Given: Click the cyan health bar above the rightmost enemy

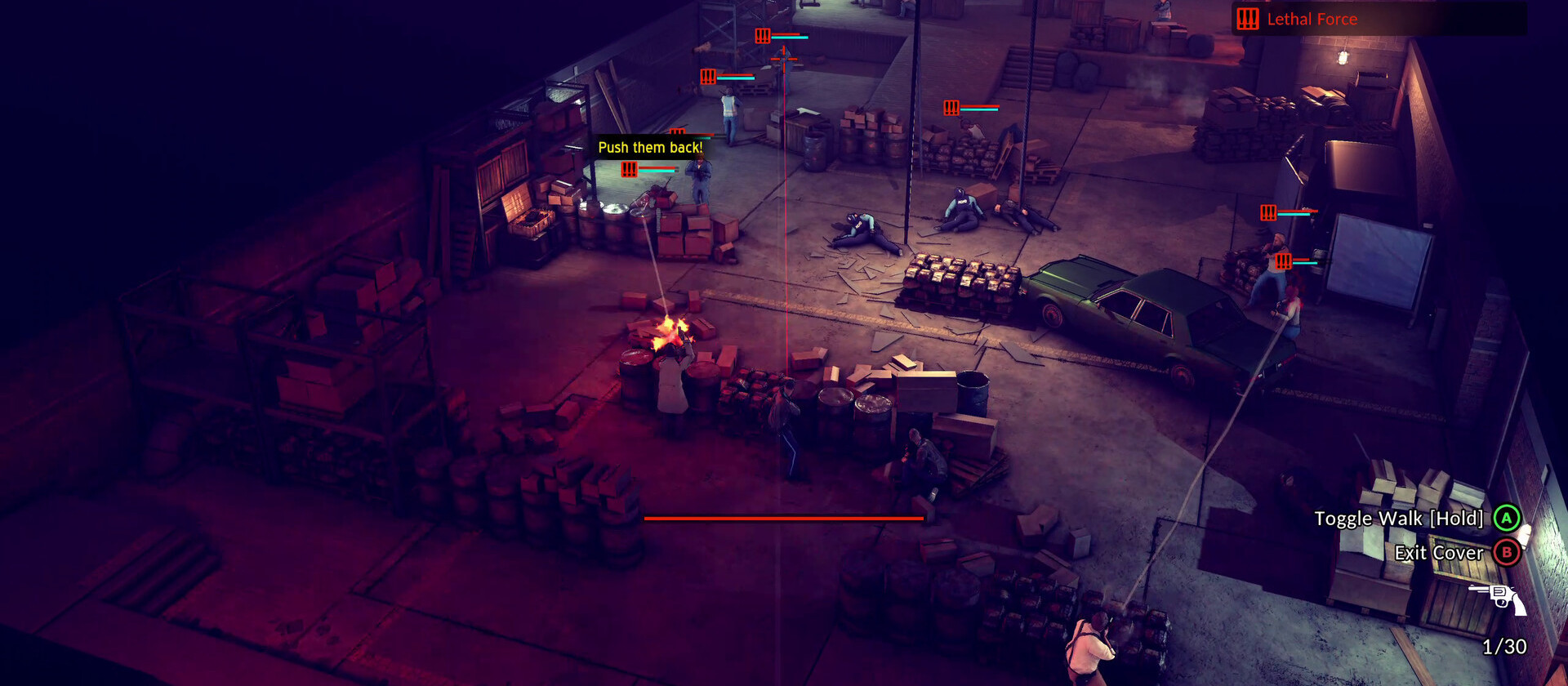Looking at the screenshot, I should click(1306, 263).
